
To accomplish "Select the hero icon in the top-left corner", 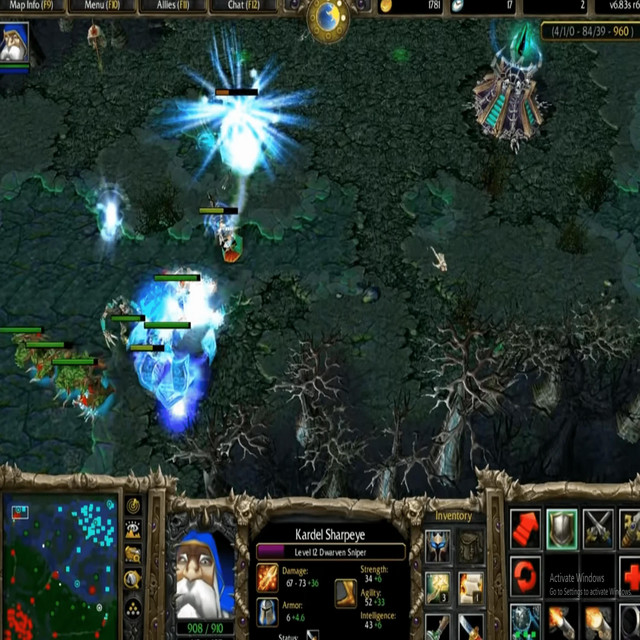I will [15, 43].
